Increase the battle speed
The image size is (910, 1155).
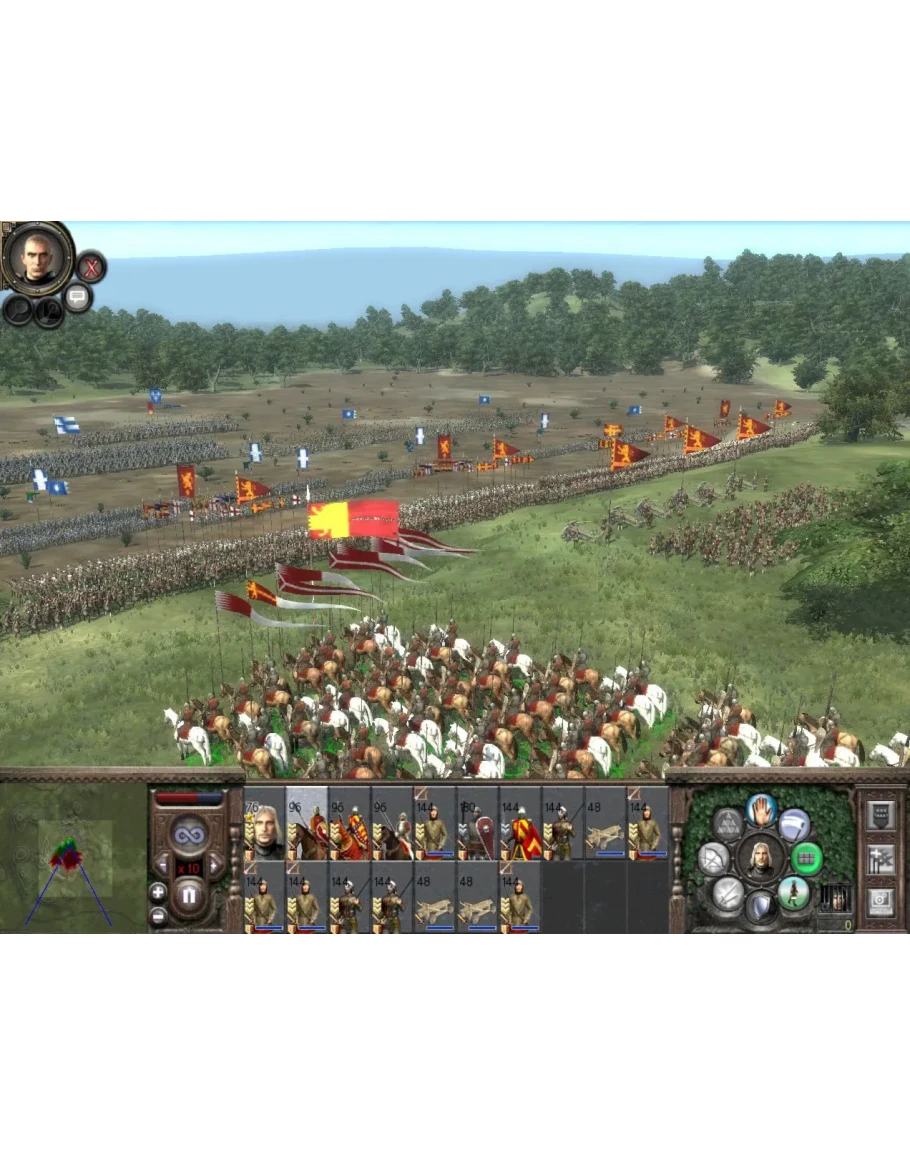click(214, 864)
